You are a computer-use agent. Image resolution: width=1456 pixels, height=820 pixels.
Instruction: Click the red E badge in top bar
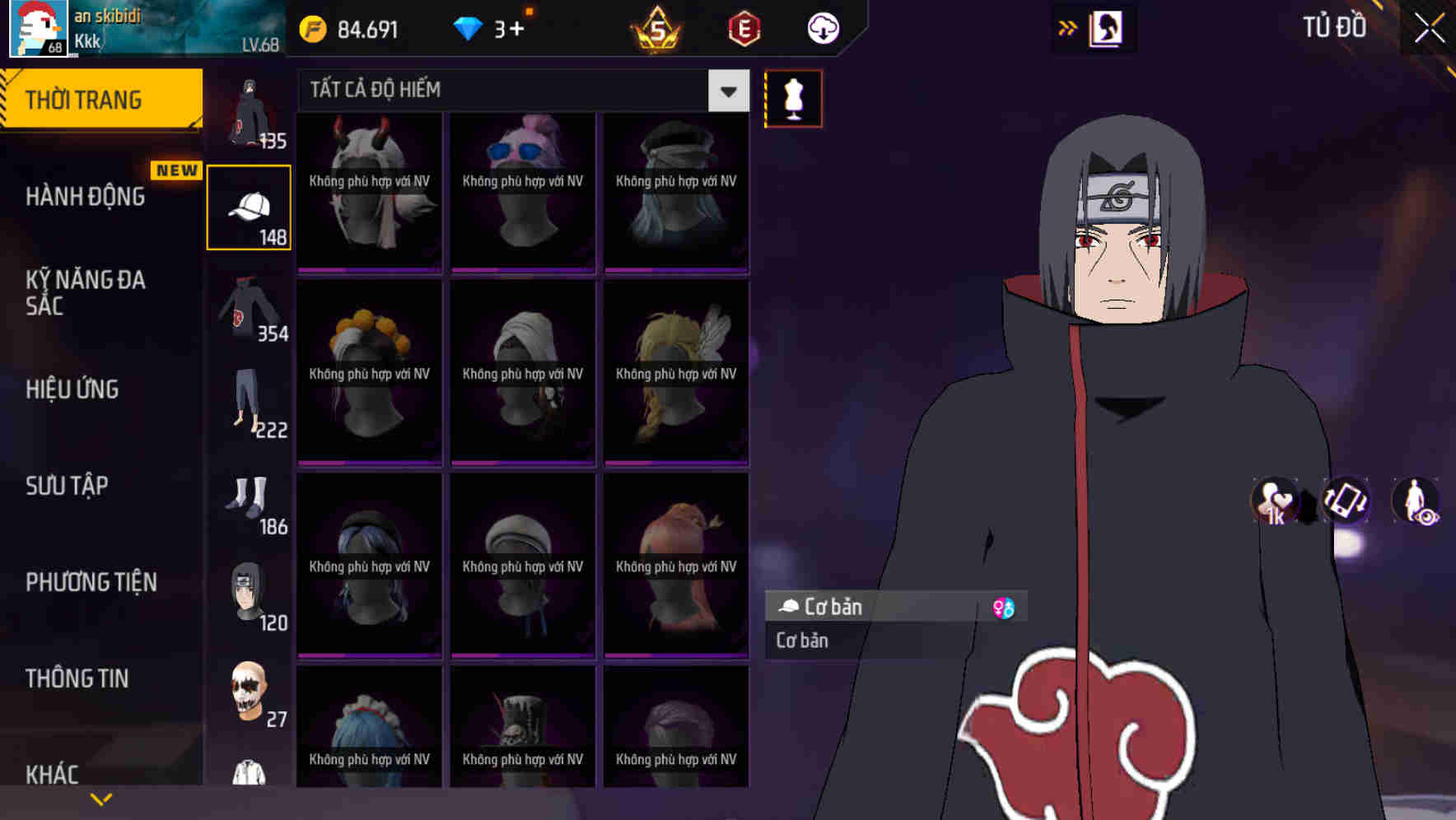[742, 28]
